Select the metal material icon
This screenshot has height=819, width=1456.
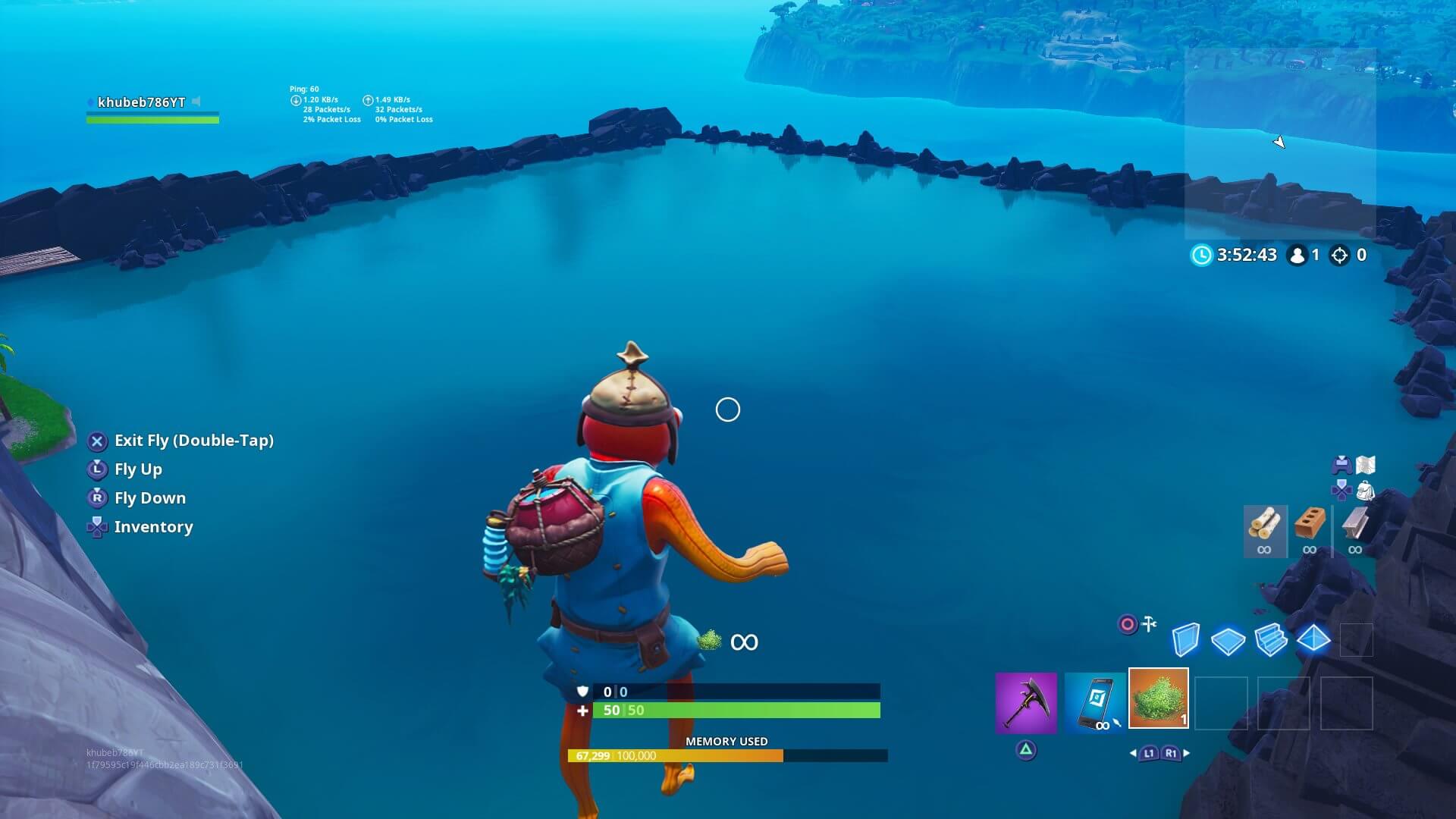point(1355,526)
